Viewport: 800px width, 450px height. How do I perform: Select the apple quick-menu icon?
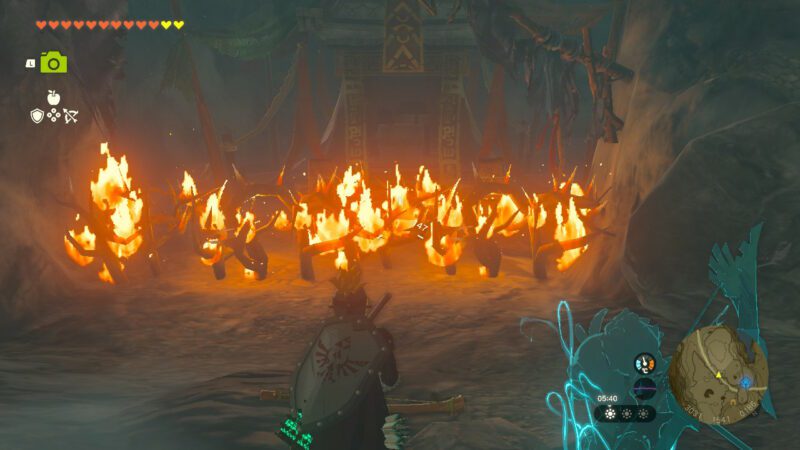click(53, 97)
